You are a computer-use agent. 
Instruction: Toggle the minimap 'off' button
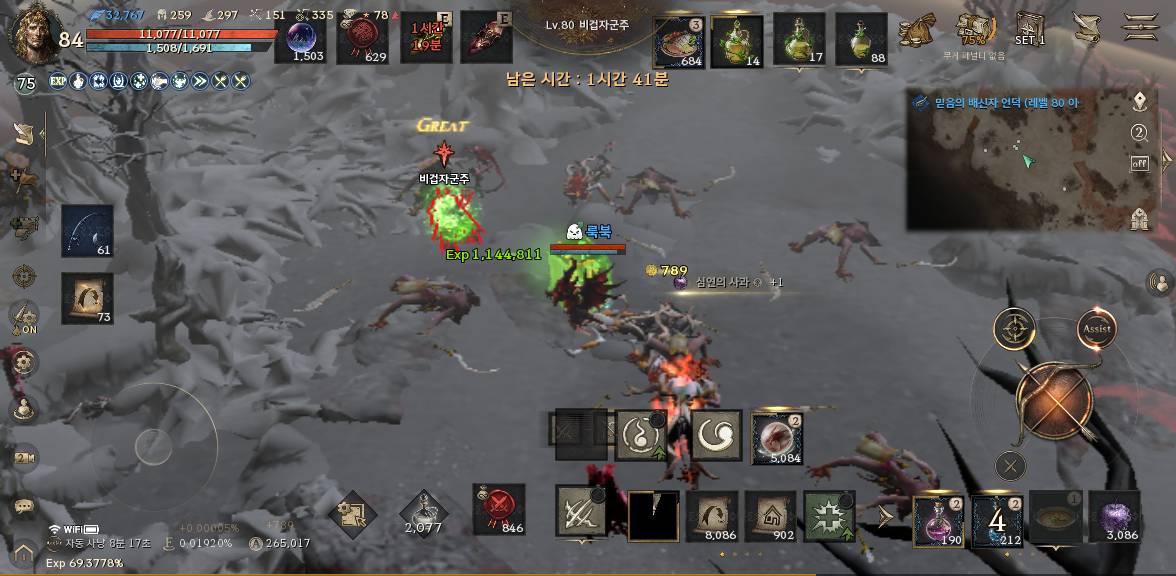1139,163
